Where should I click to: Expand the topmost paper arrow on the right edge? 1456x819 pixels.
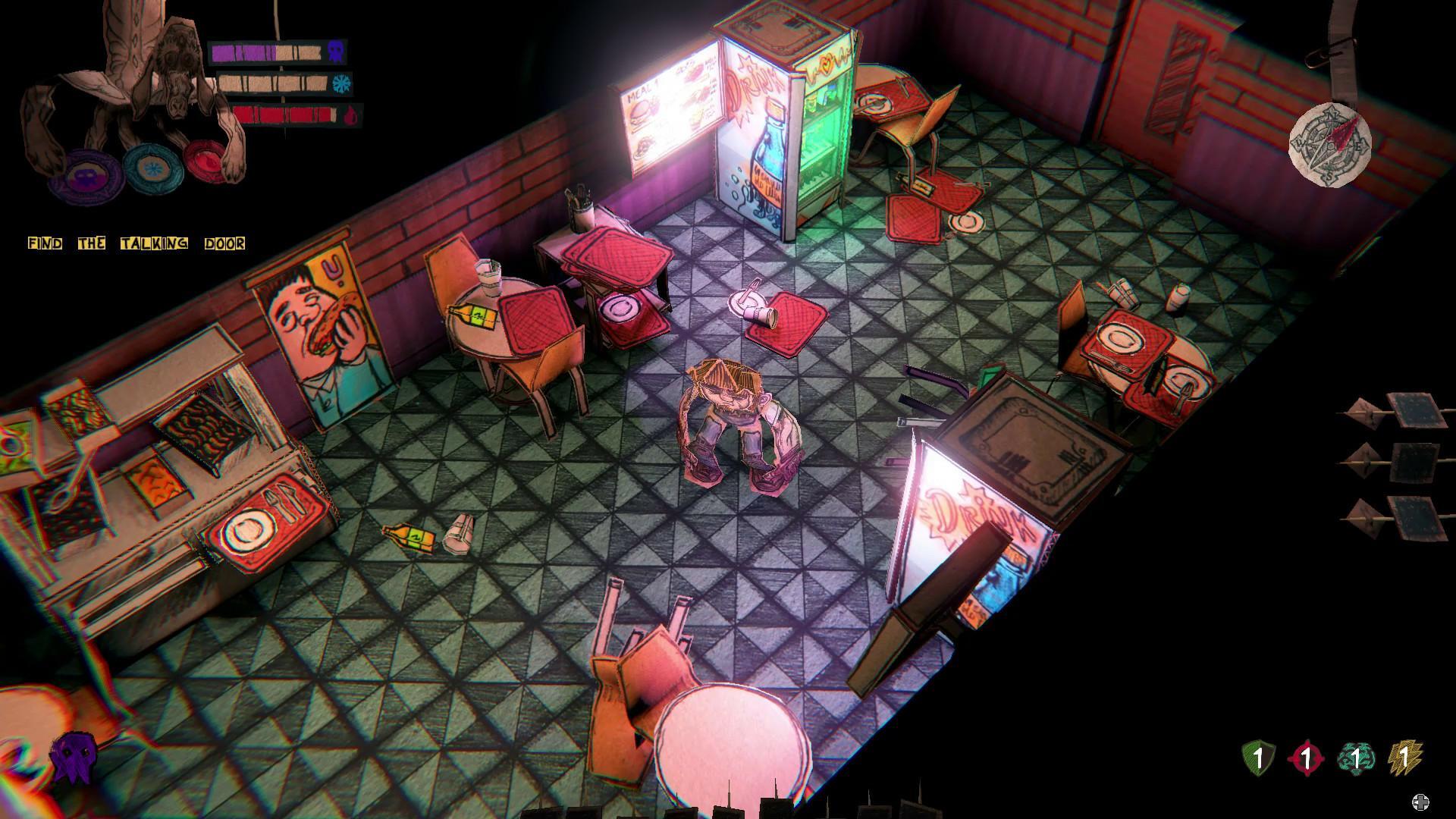click(x=1403, y=413)
